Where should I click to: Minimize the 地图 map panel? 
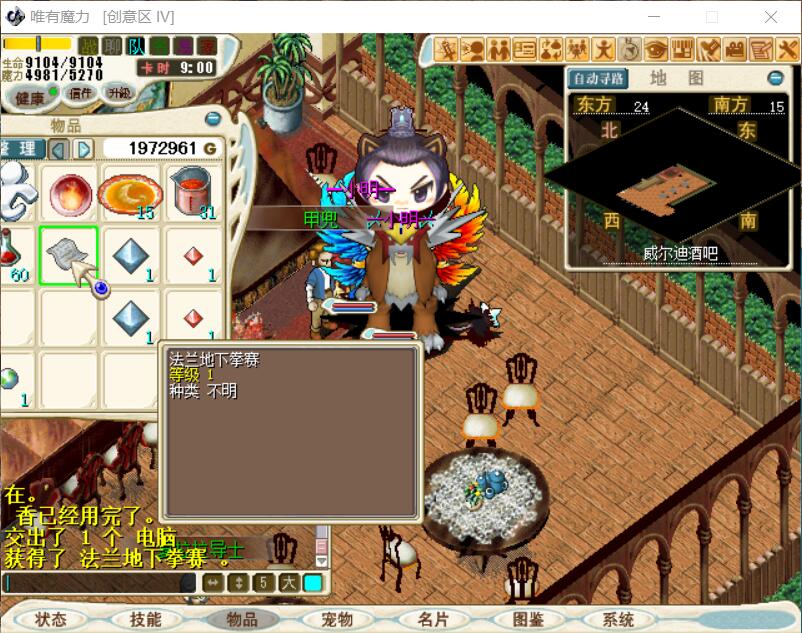pos(775,78)
